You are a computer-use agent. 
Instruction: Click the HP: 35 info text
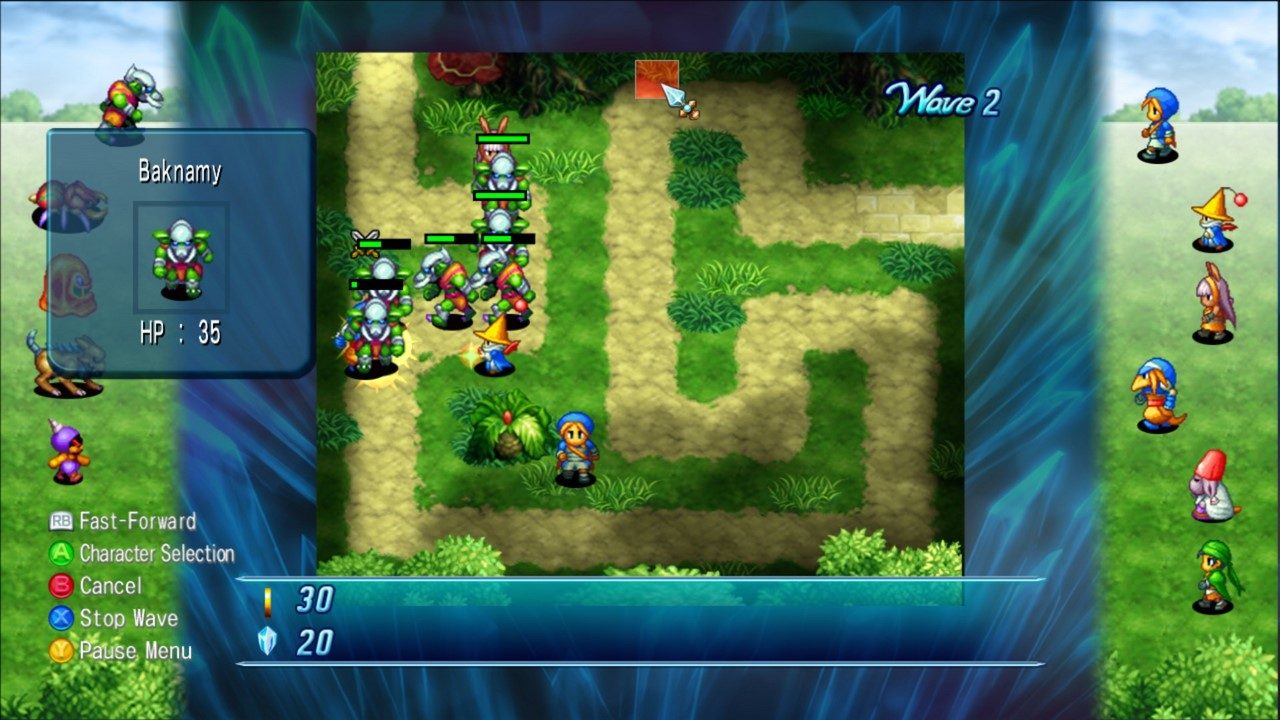coord(180,328)
